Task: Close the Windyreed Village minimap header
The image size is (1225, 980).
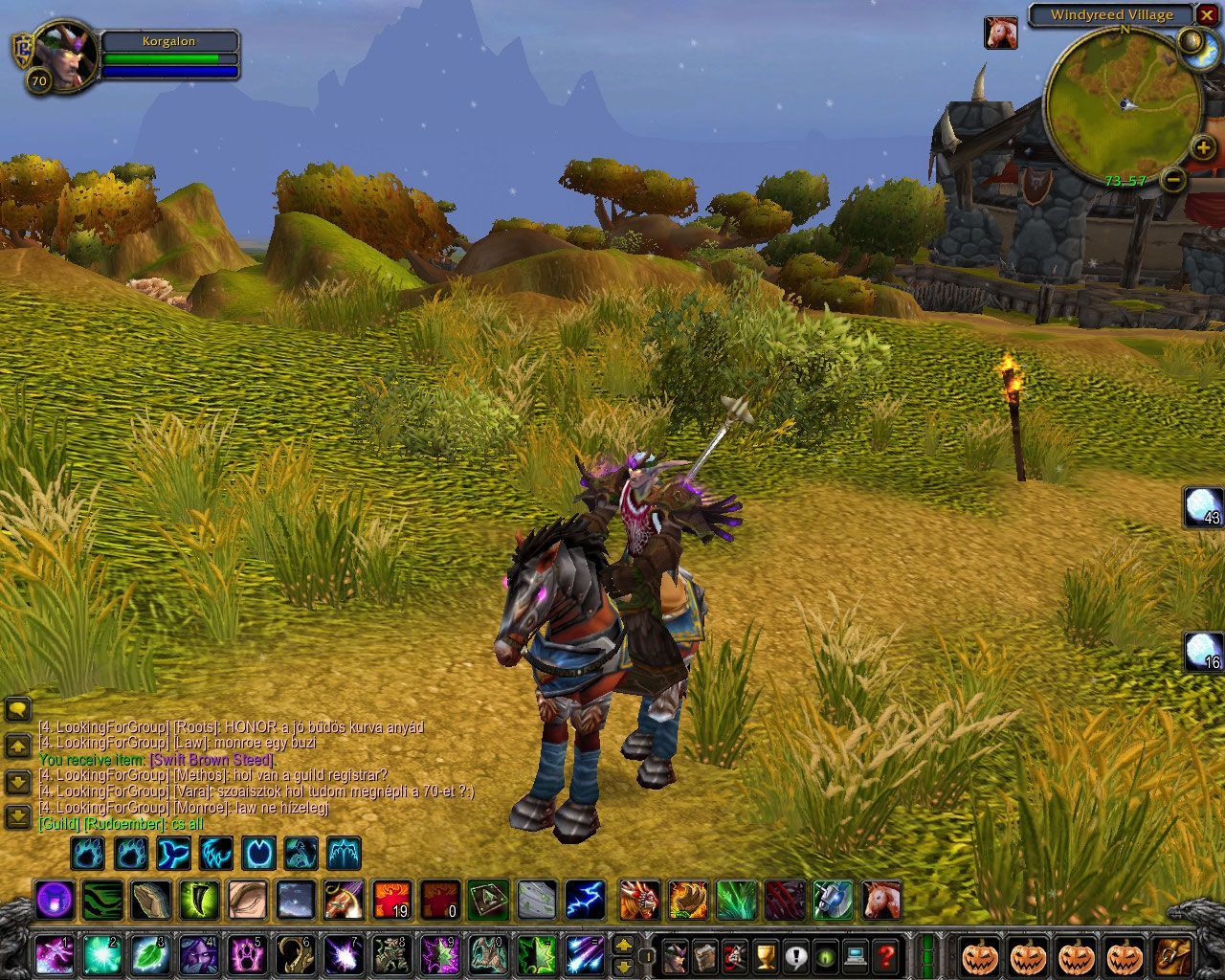Action: (1207, 14)
